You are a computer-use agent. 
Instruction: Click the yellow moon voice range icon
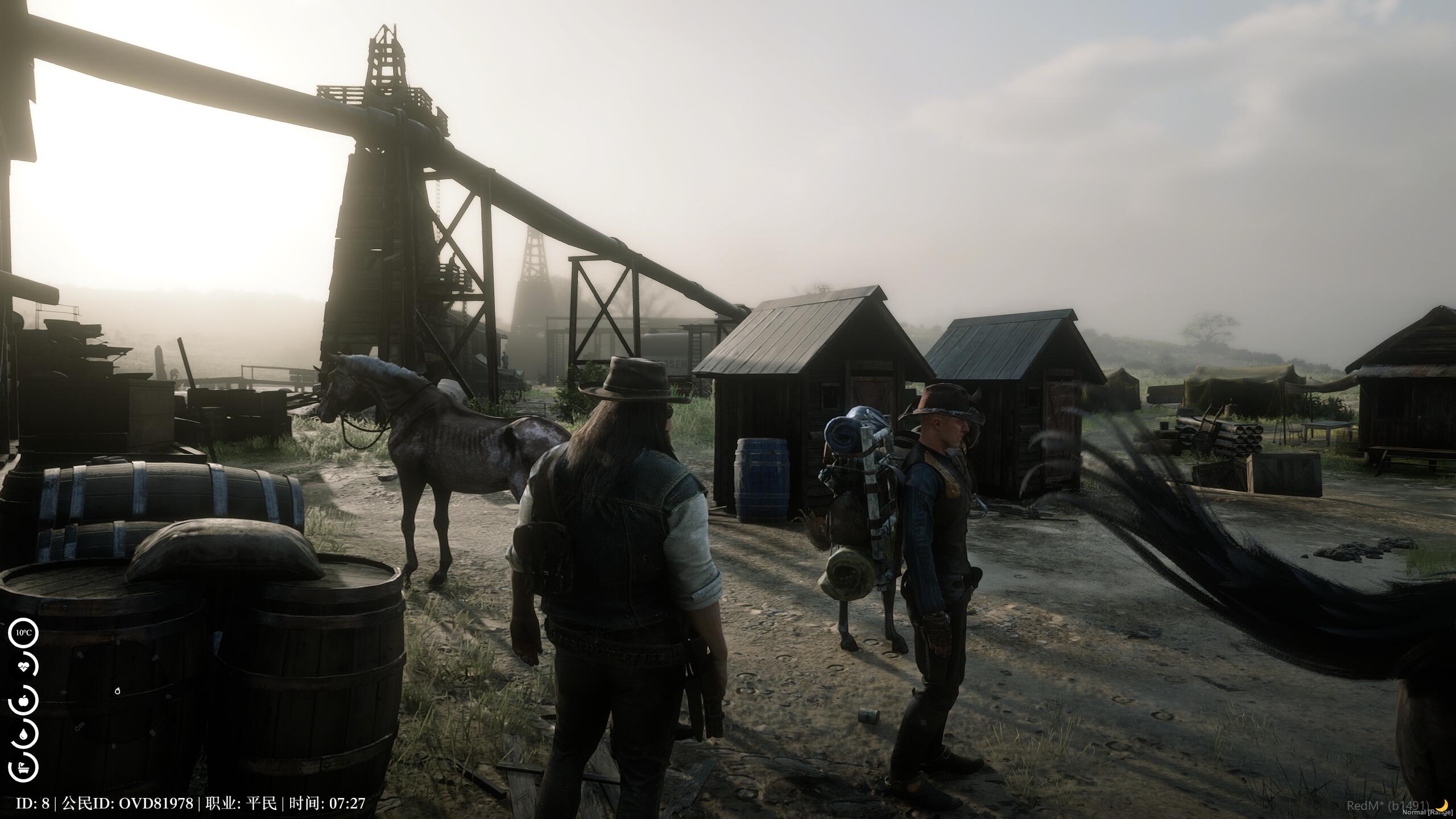(x=1442, y=805)
